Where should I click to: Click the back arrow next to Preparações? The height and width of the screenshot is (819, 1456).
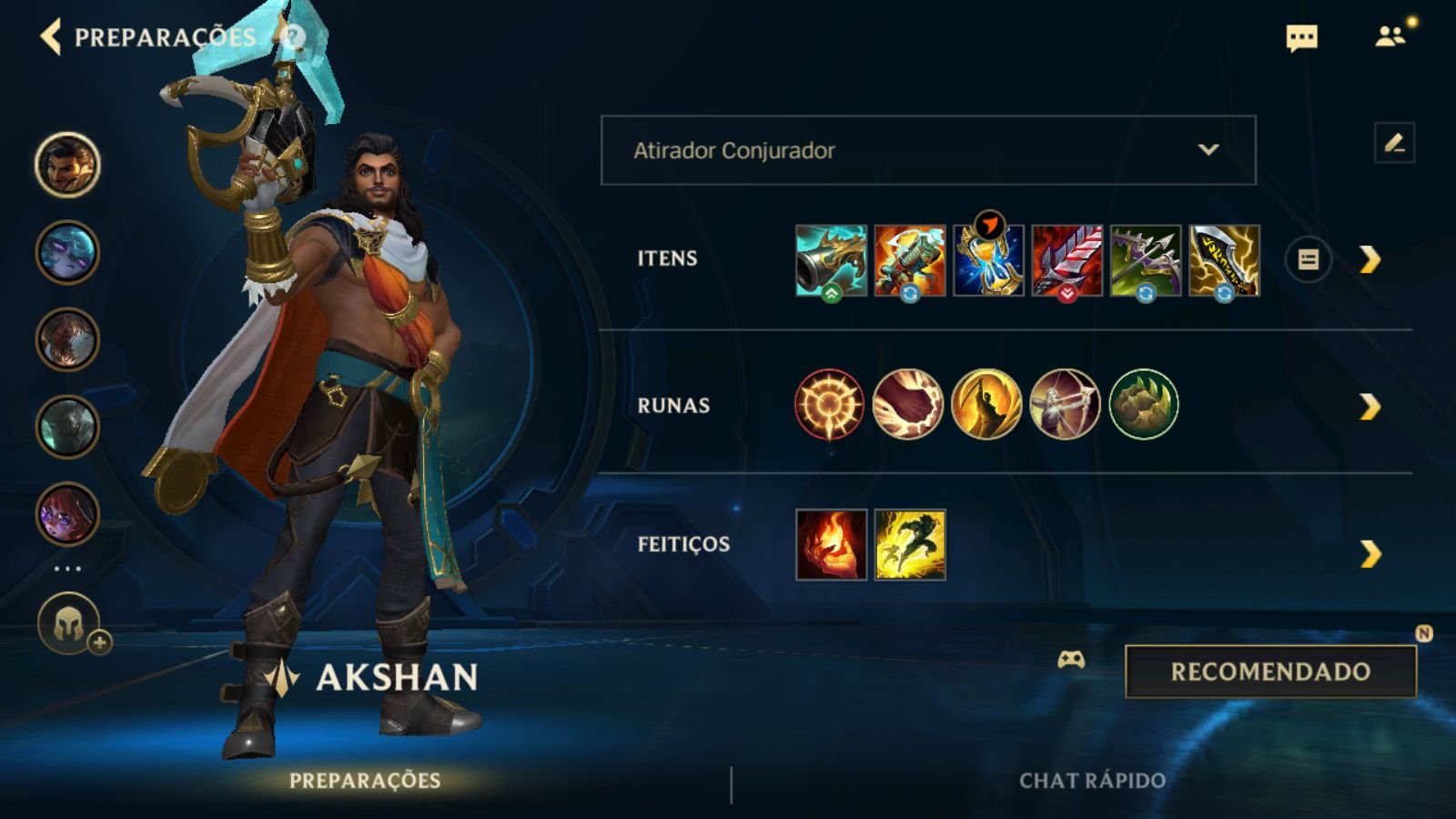tap(50, 38)
